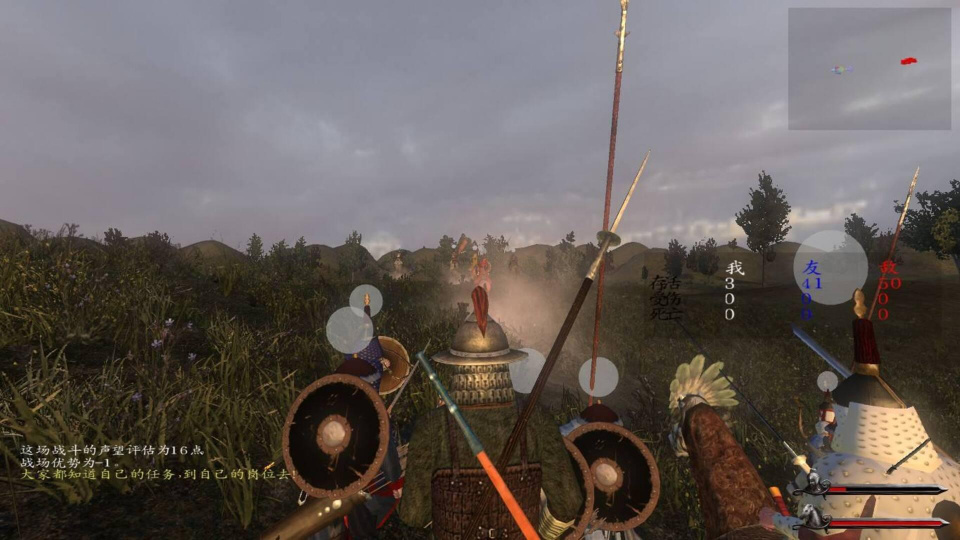Select the red enemy marker on minimap
The width and height of the screenshot is (960, 540).
tap(908, 61)
